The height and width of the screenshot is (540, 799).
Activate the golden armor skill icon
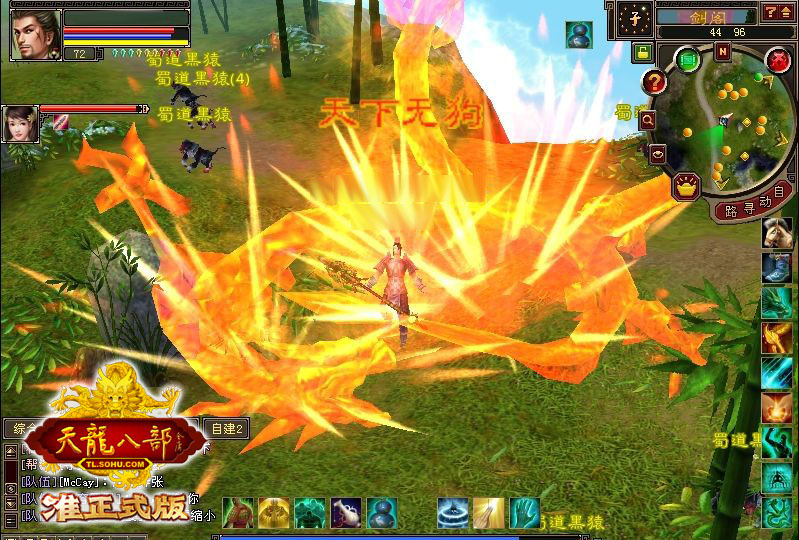[x=273, y=513]
